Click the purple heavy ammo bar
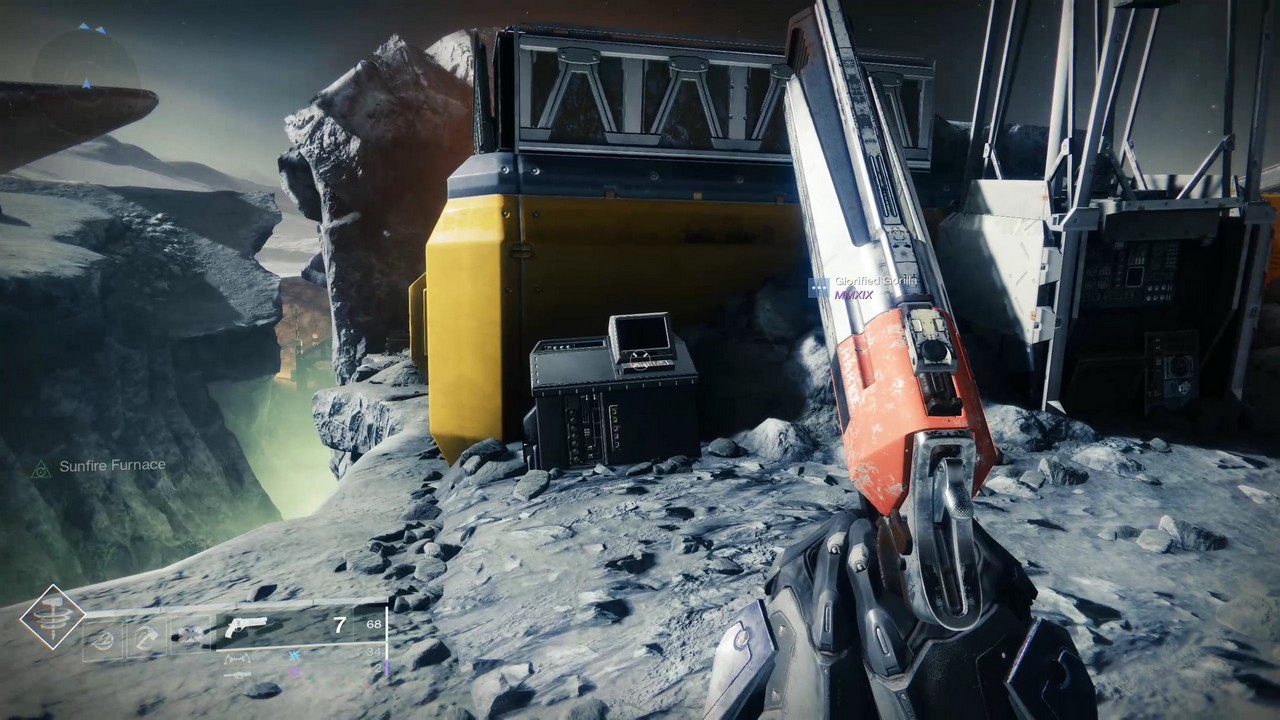The height and width of the screenshot is (720, 1280). pos(385,668)
